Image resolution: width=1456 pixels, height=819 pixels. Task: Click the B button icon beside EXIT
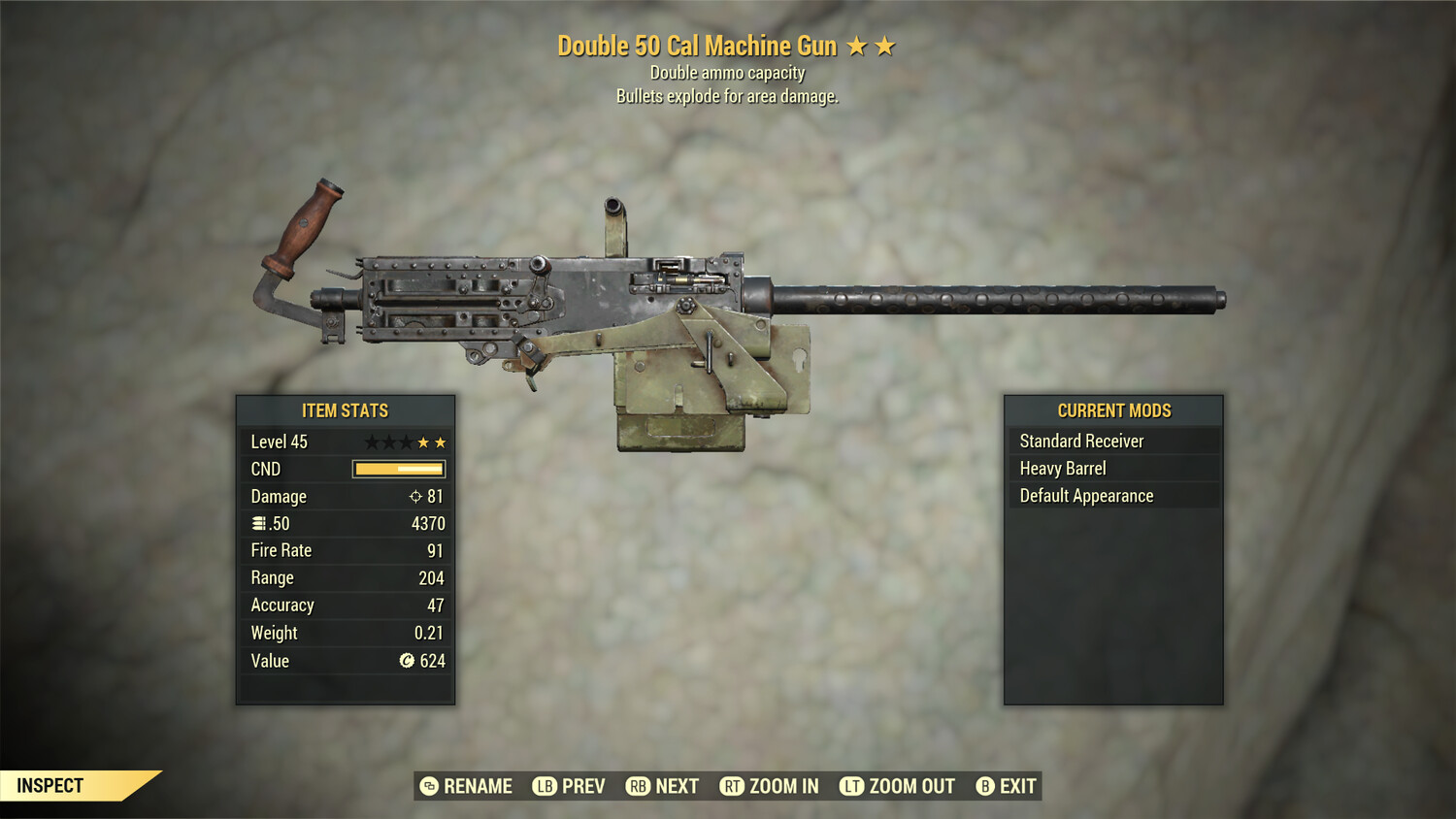coord(984,786)
